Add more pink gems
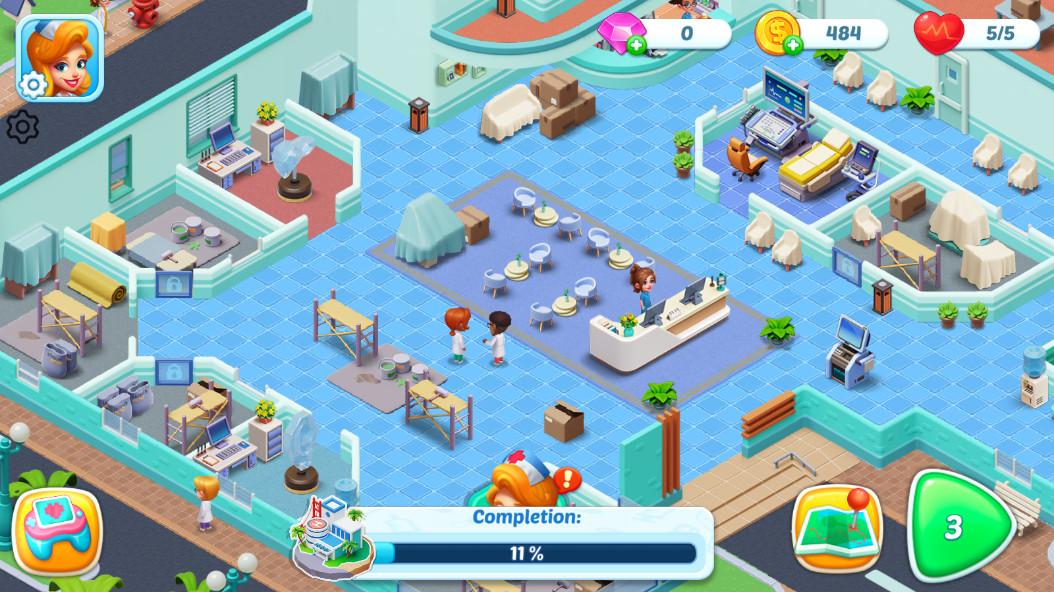 click(636, 44)
